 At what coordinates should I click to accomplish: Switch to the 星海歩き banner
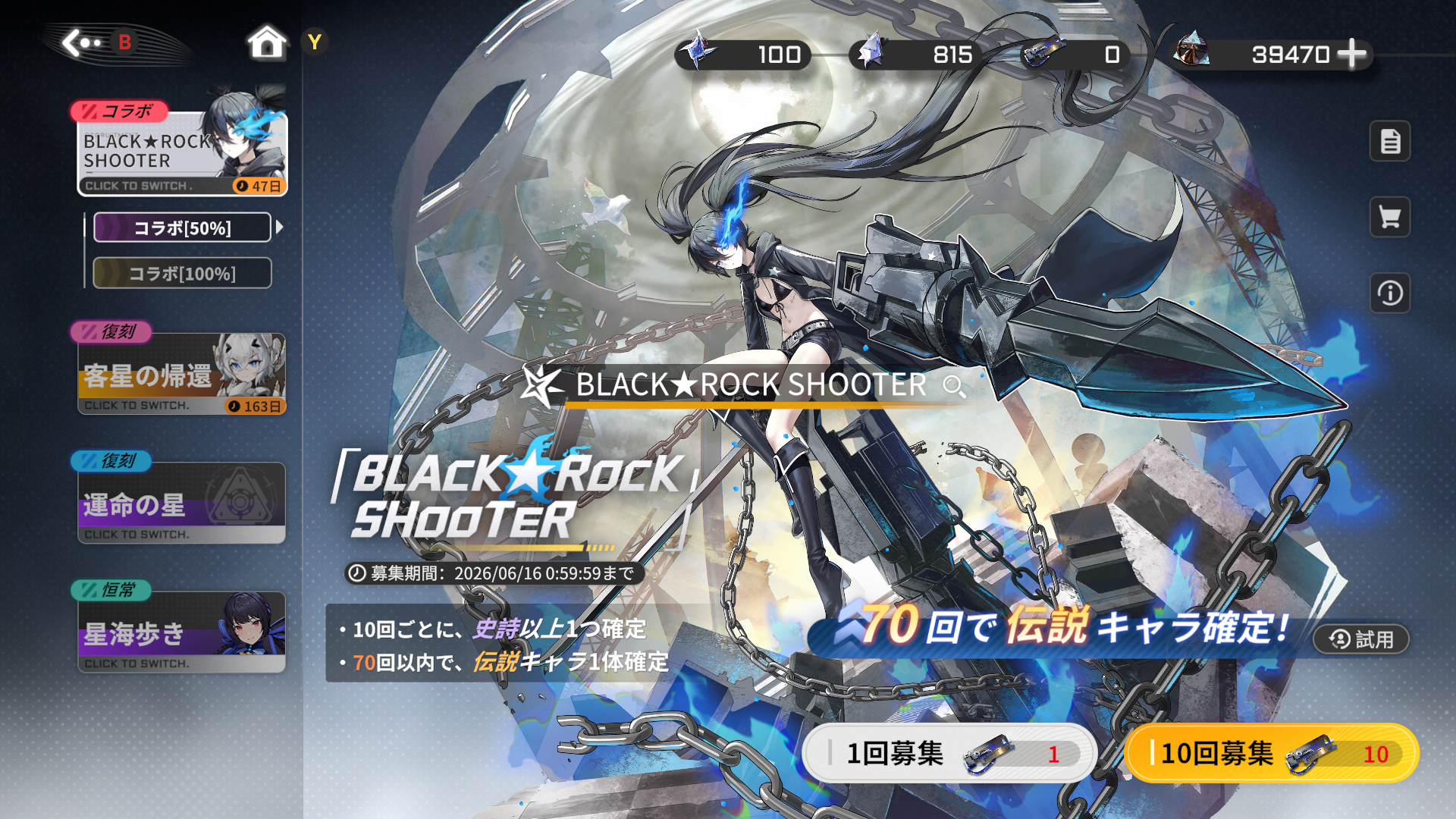[182, 633]
